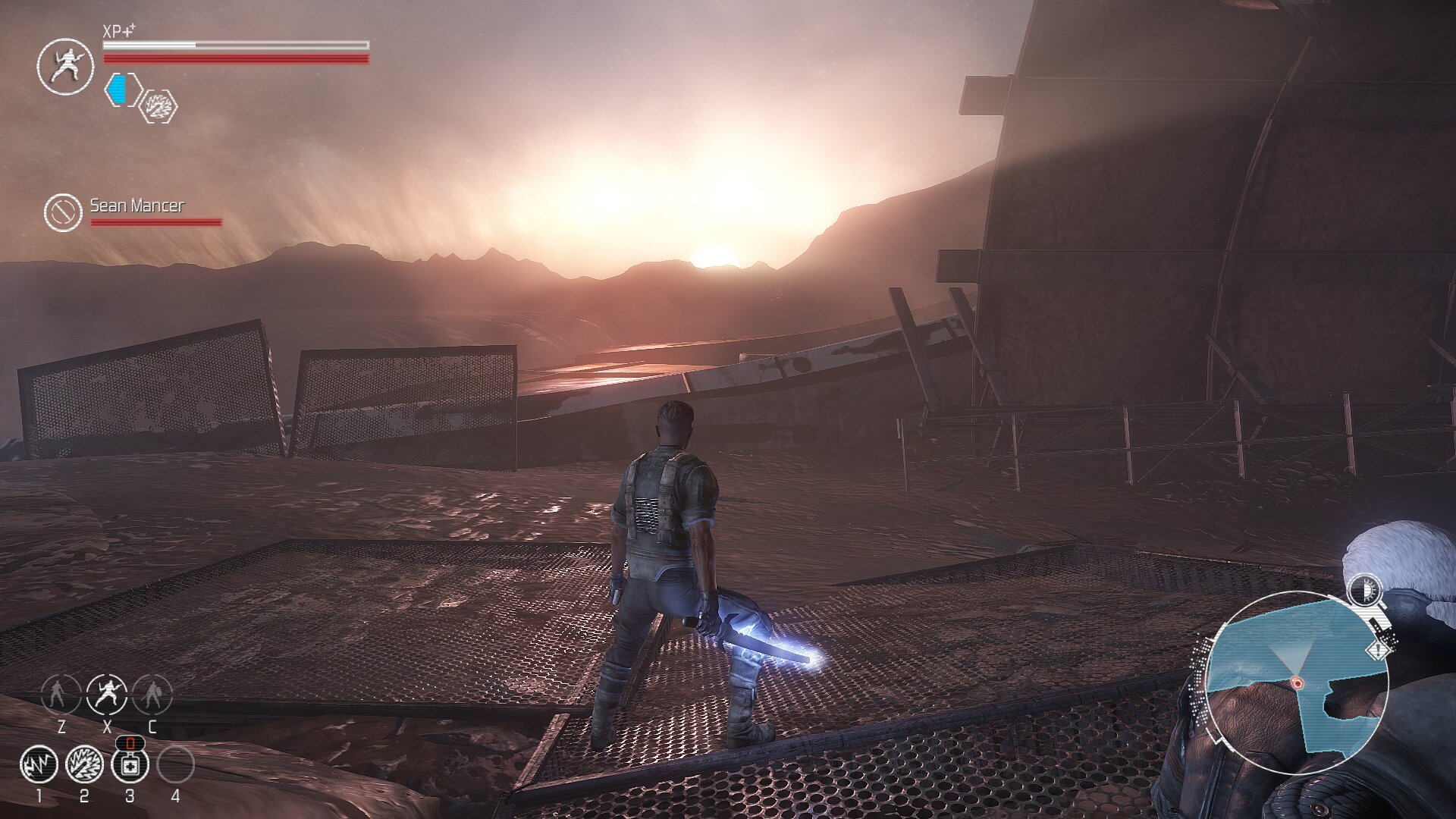Click the exclamation alert marker on minimap
Viewport: 1456px width, 819px height.
tap(1379, 651)
